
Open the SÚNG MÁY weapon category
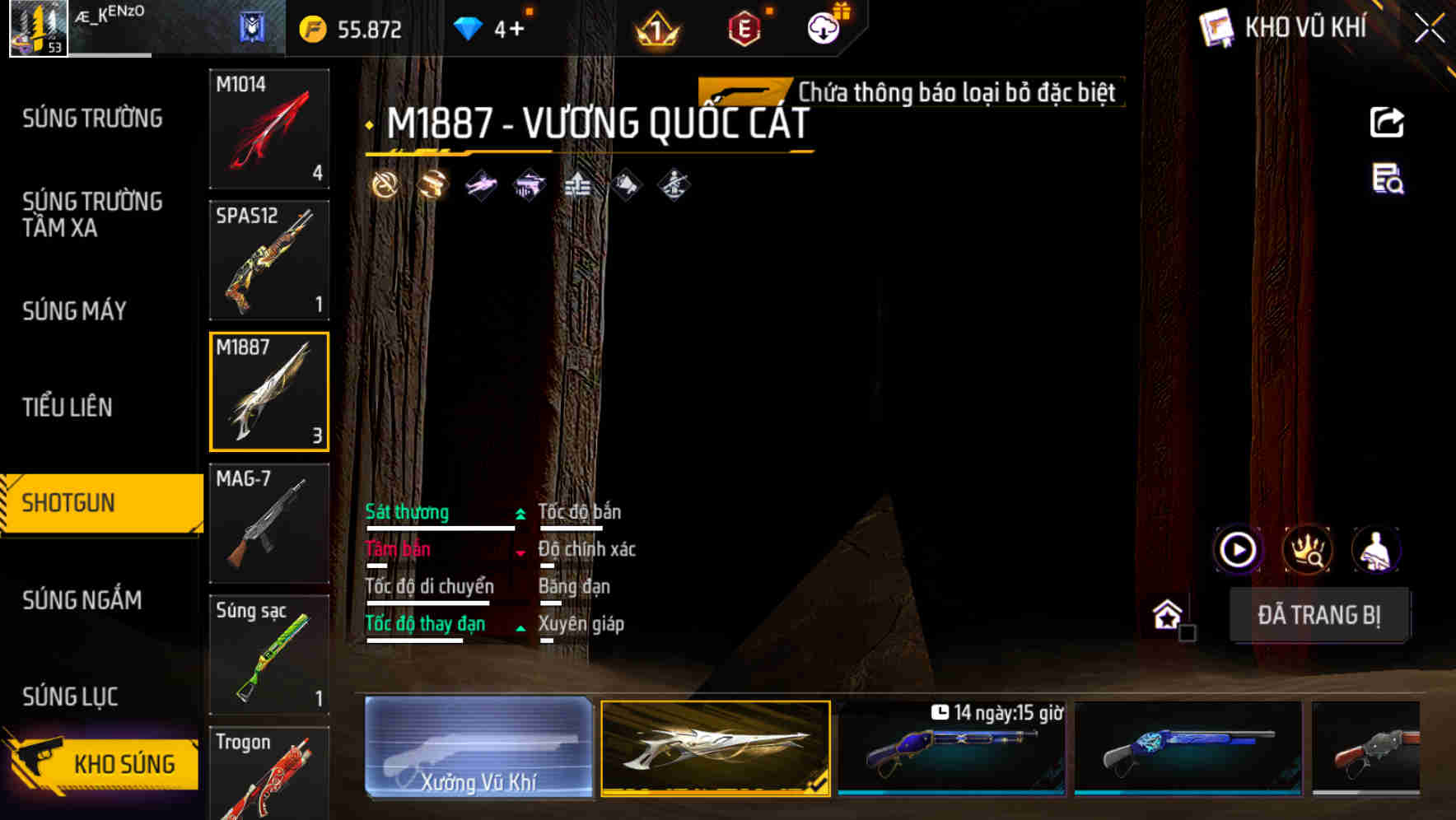[74, 310]
